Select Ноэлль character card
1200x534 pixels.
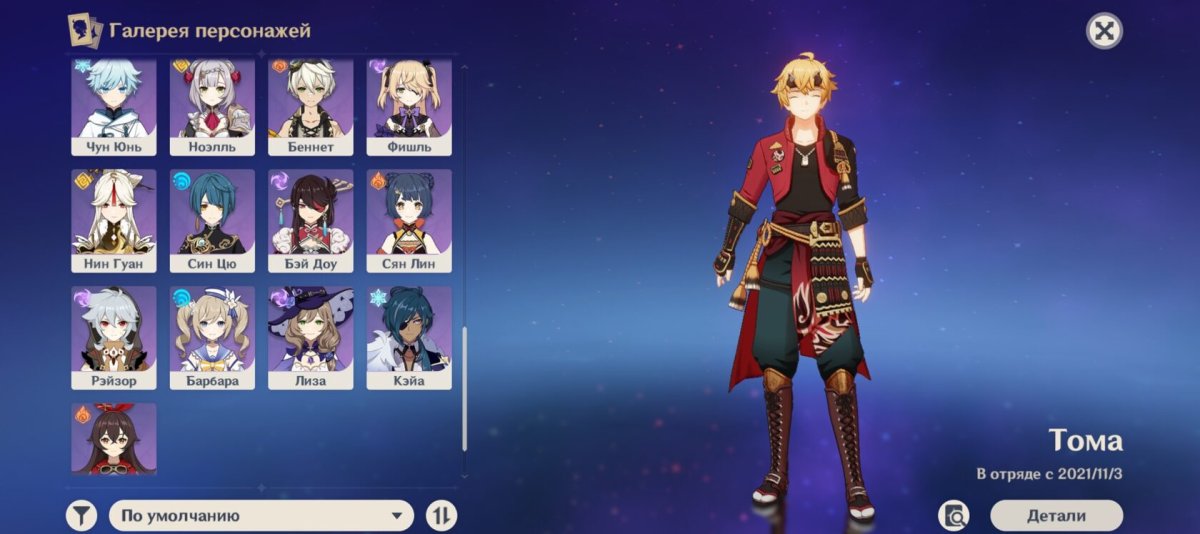[212, 106]
